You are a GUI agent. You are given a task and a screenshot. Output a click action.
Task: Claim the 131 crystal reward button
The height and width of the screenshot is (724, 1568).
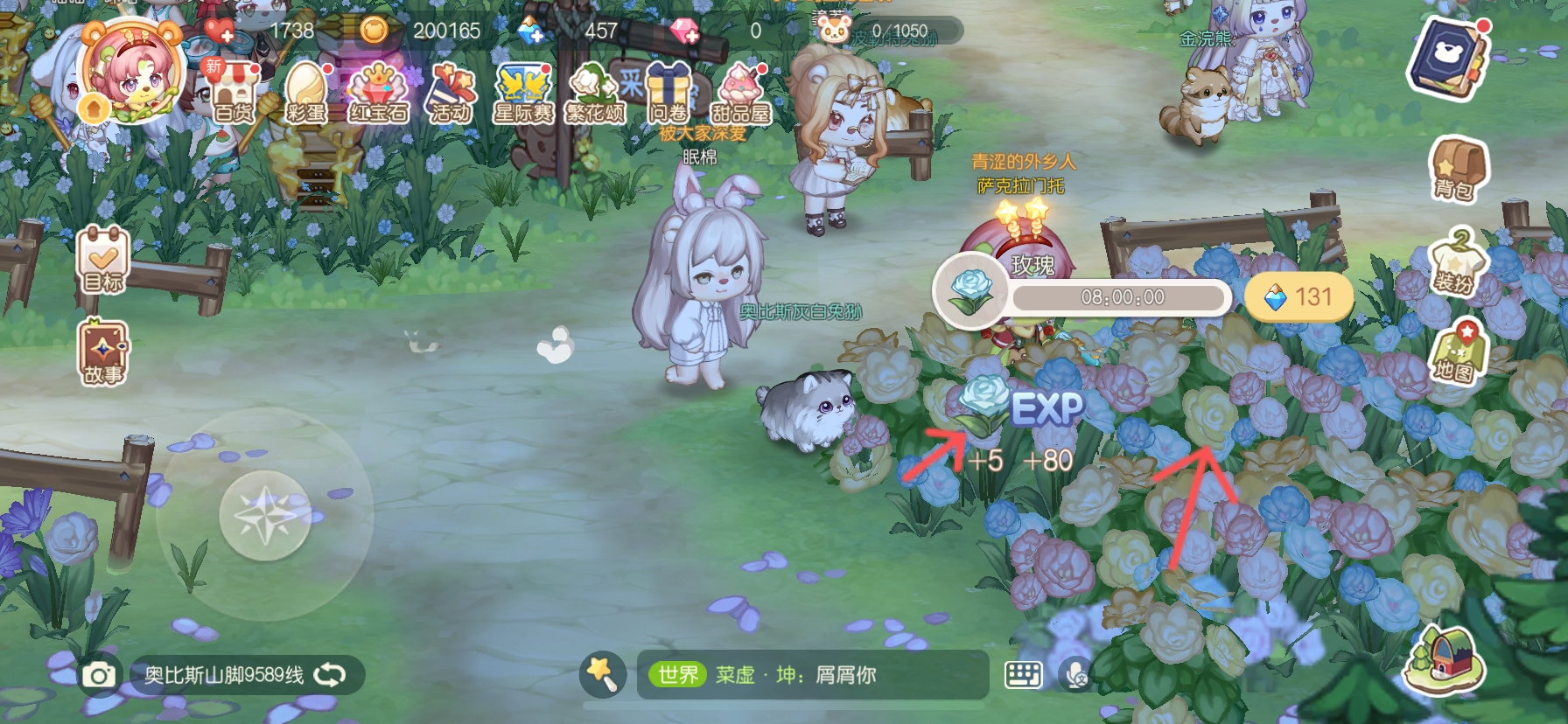1298,297
